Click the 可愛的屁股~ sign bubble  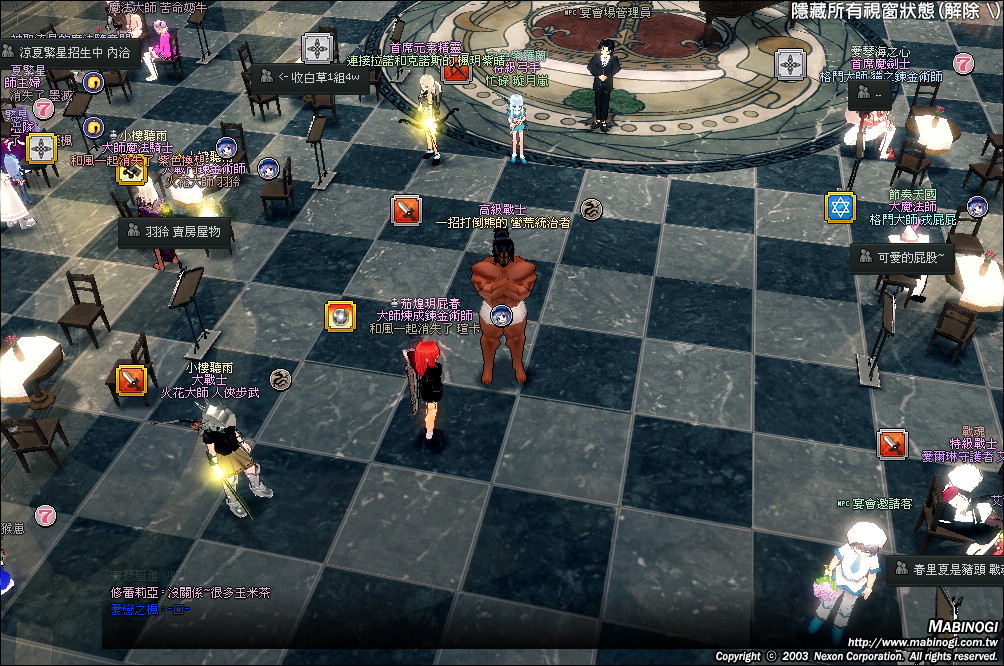904,257
